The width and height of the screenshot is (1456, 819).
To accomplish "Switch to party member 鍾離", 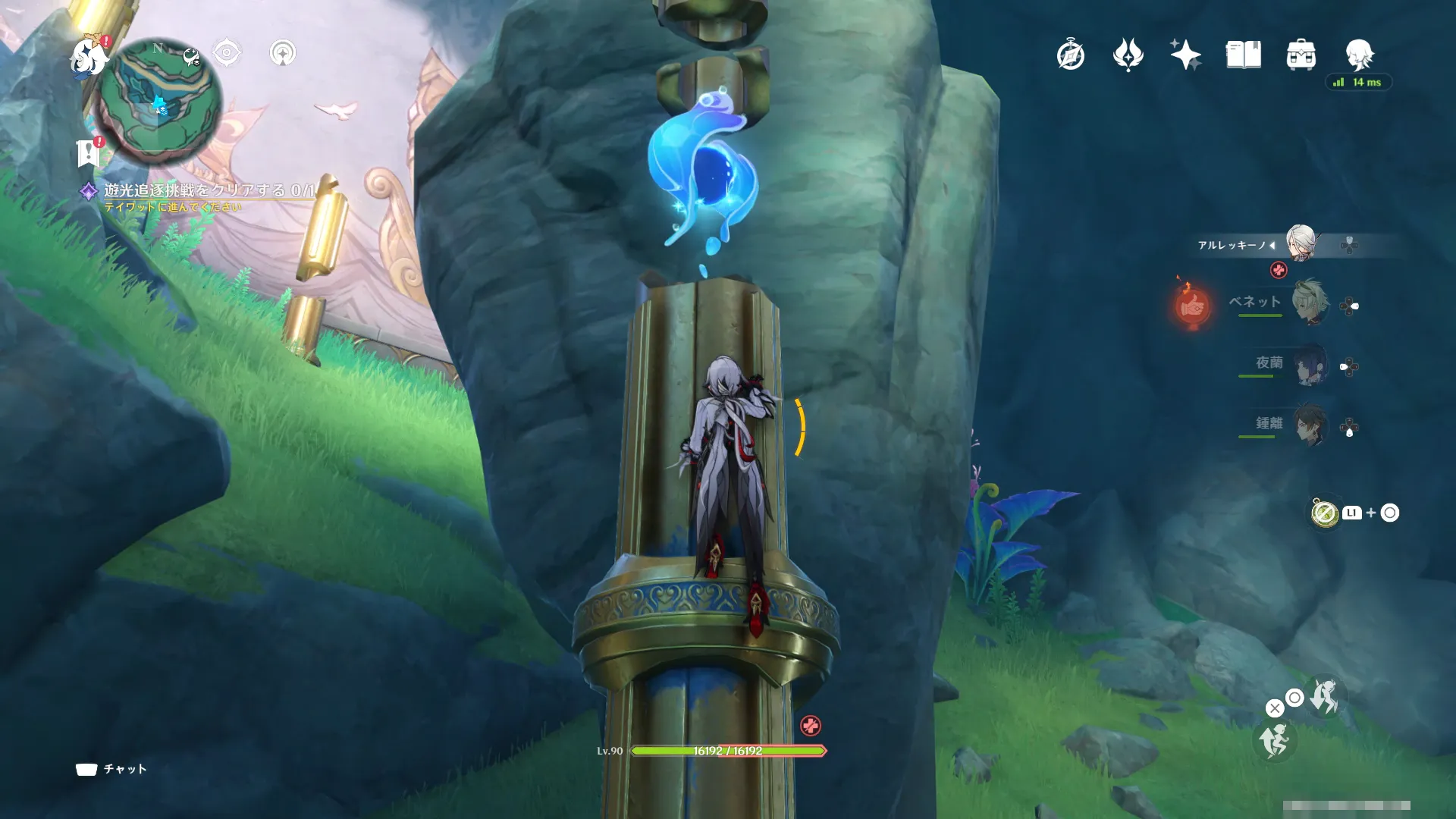I will coord(1309,425).
